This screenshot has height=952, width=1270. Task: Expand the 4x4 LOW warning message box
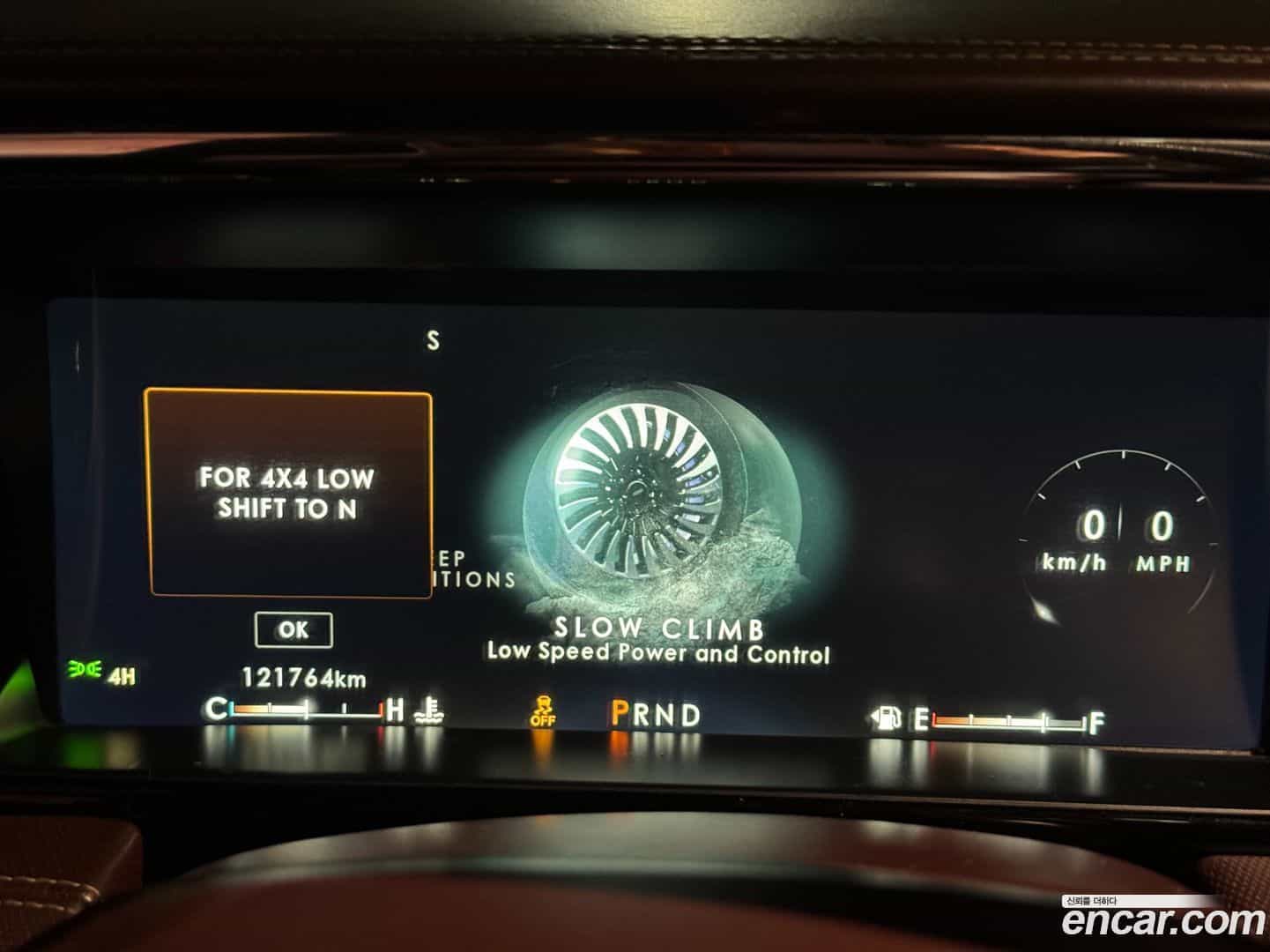point(288,489)
